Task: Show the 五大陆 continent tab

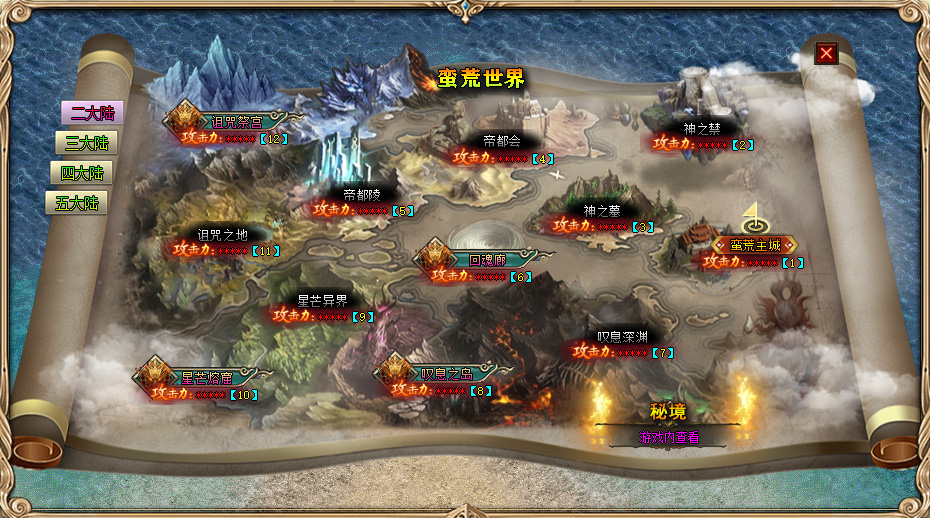Action: pyautogui.click(x=77, y=203)
